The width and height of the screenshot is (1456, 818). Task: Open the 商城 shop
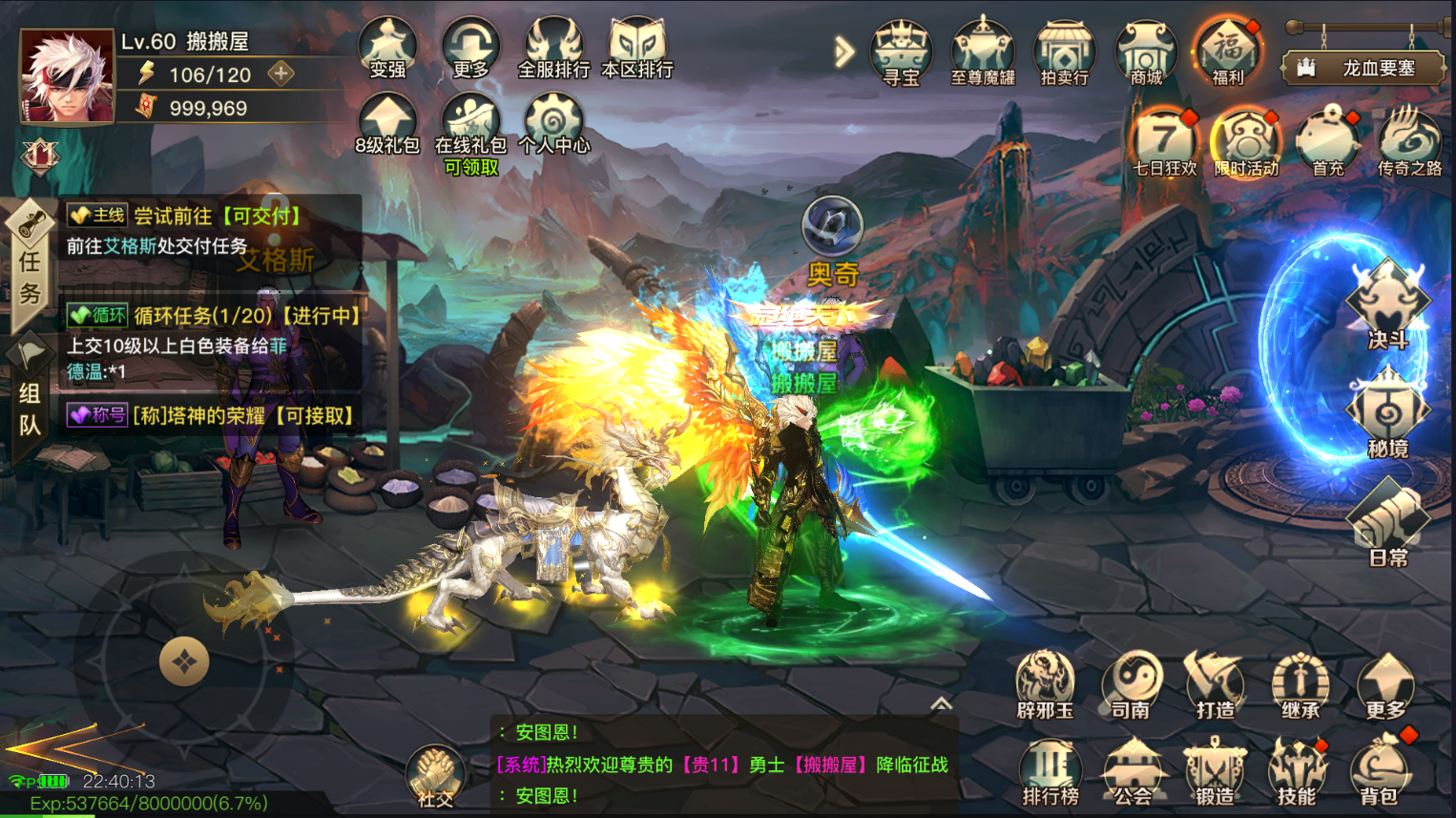[1146, 52]
